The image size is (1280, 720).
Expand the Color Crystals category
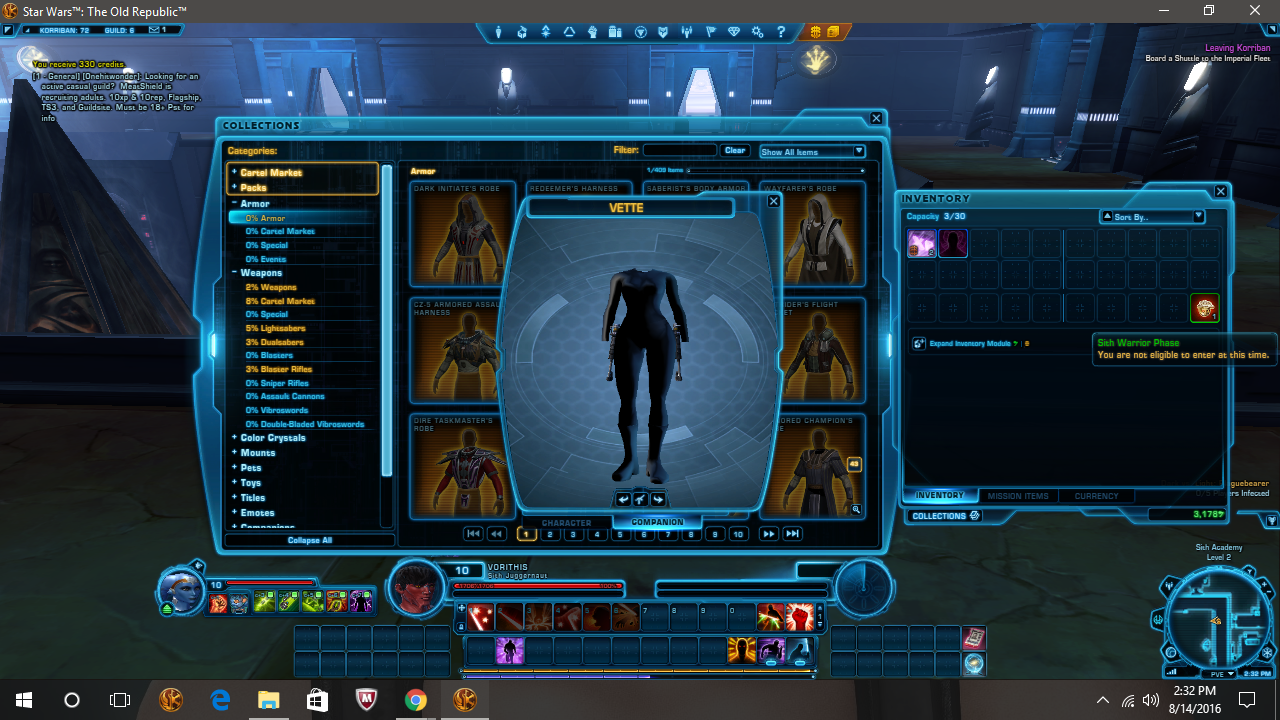coord(275,437)
